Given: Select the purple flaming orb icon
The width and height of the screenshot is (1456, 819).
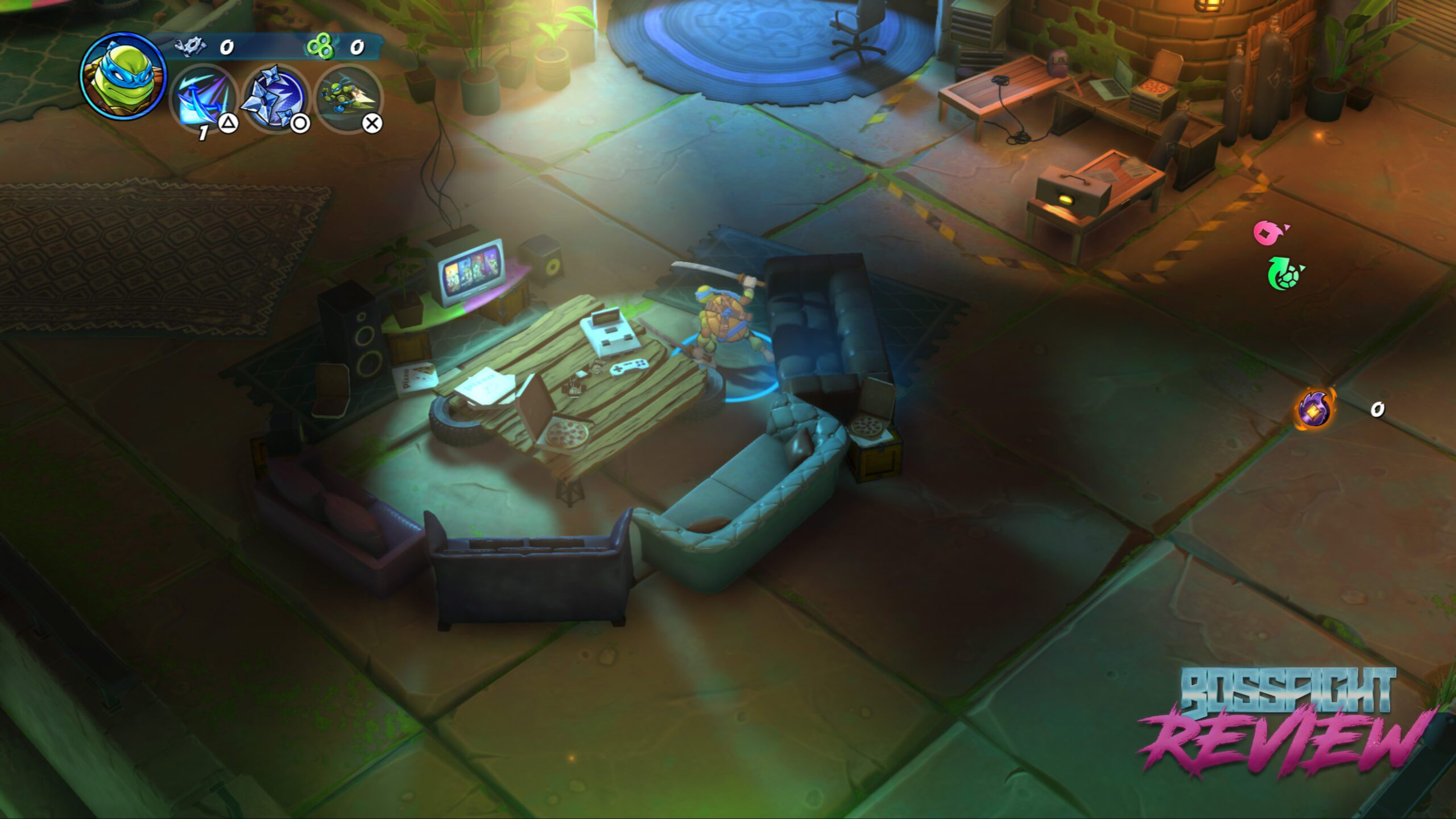Looking at the screenshot, I should 1315,408.
